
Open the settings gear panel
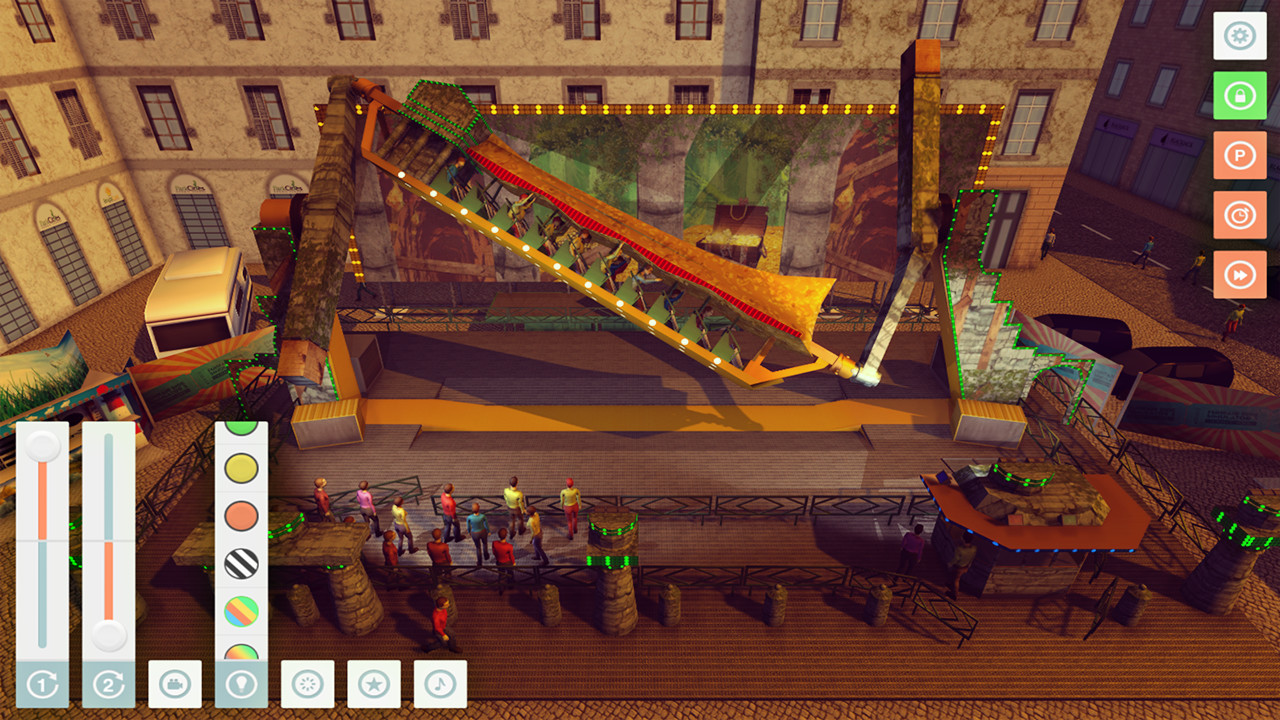[x=1240, y=37]
